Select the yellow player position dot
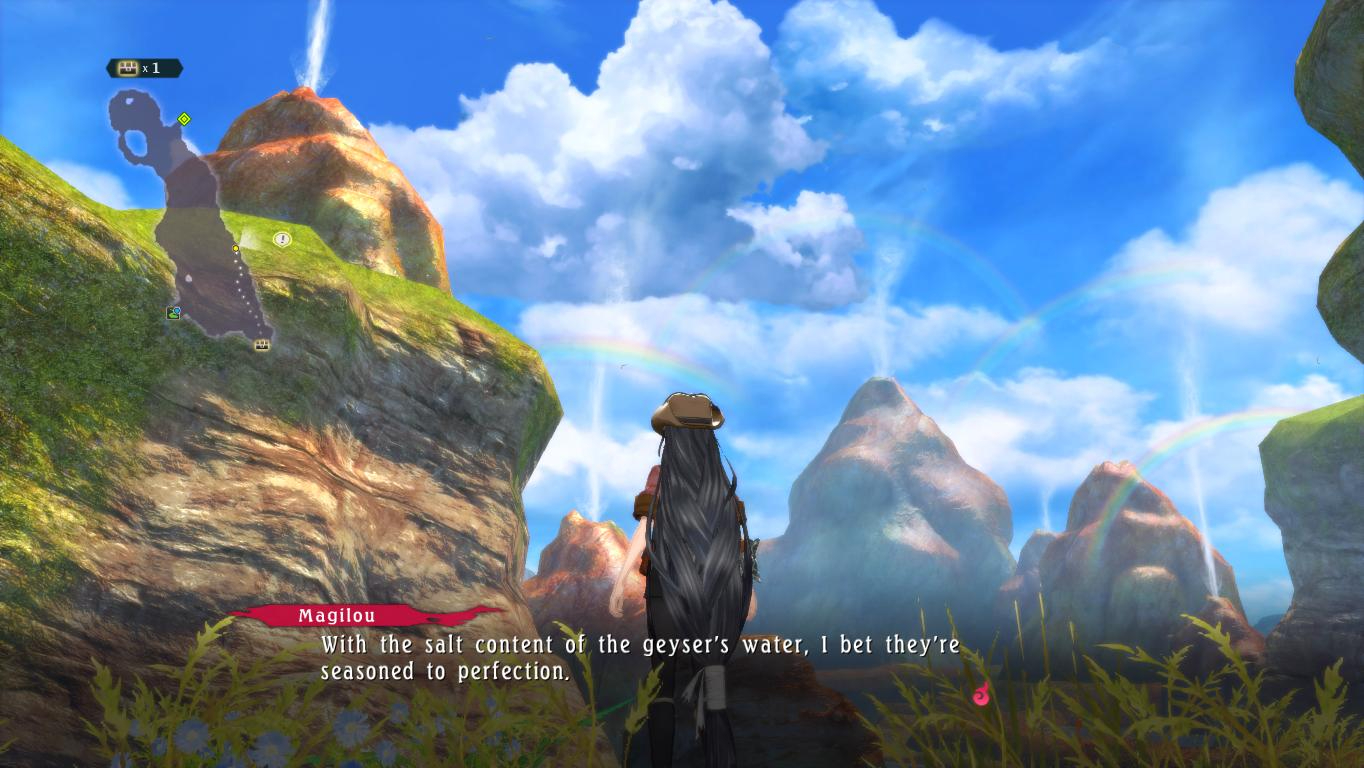 [x=236, y=248]
